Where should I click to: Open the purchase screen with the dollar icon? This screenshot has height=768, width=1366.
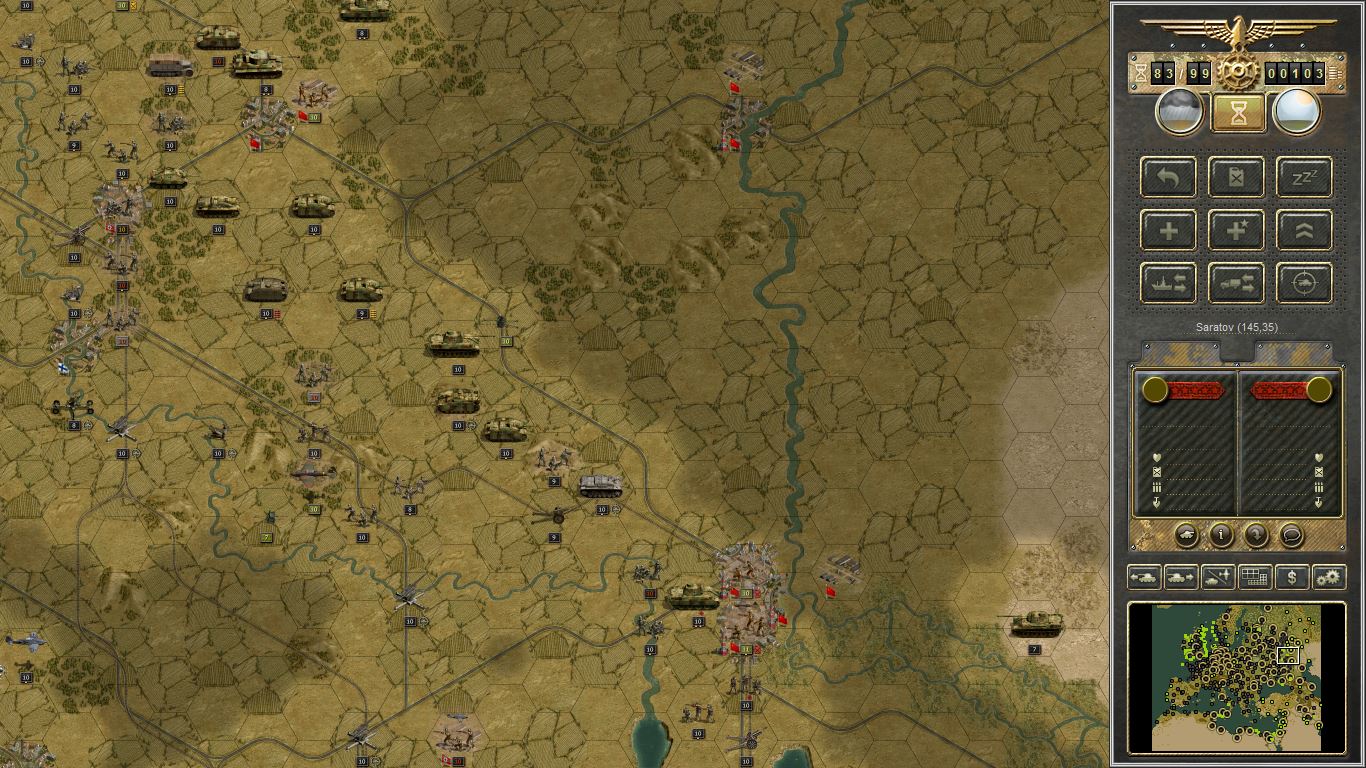(1292, 577)
